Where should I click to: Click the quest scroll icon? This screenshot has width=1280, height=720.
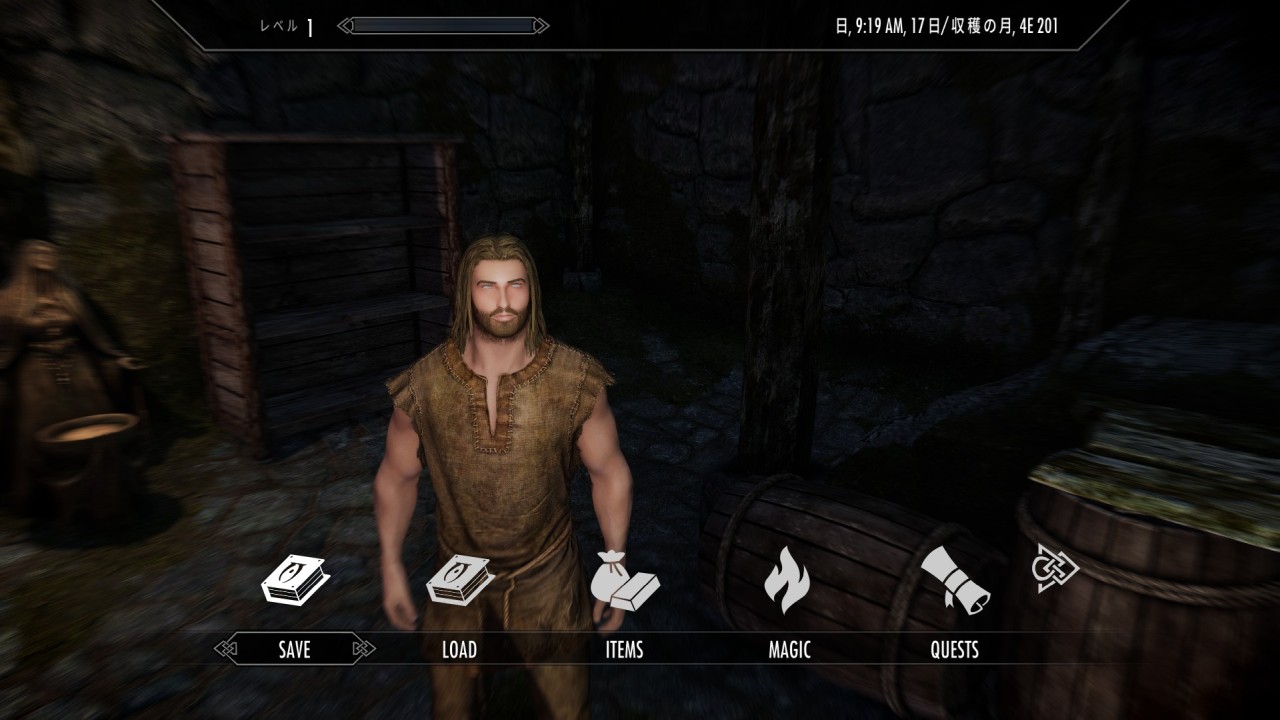(954, 579)
